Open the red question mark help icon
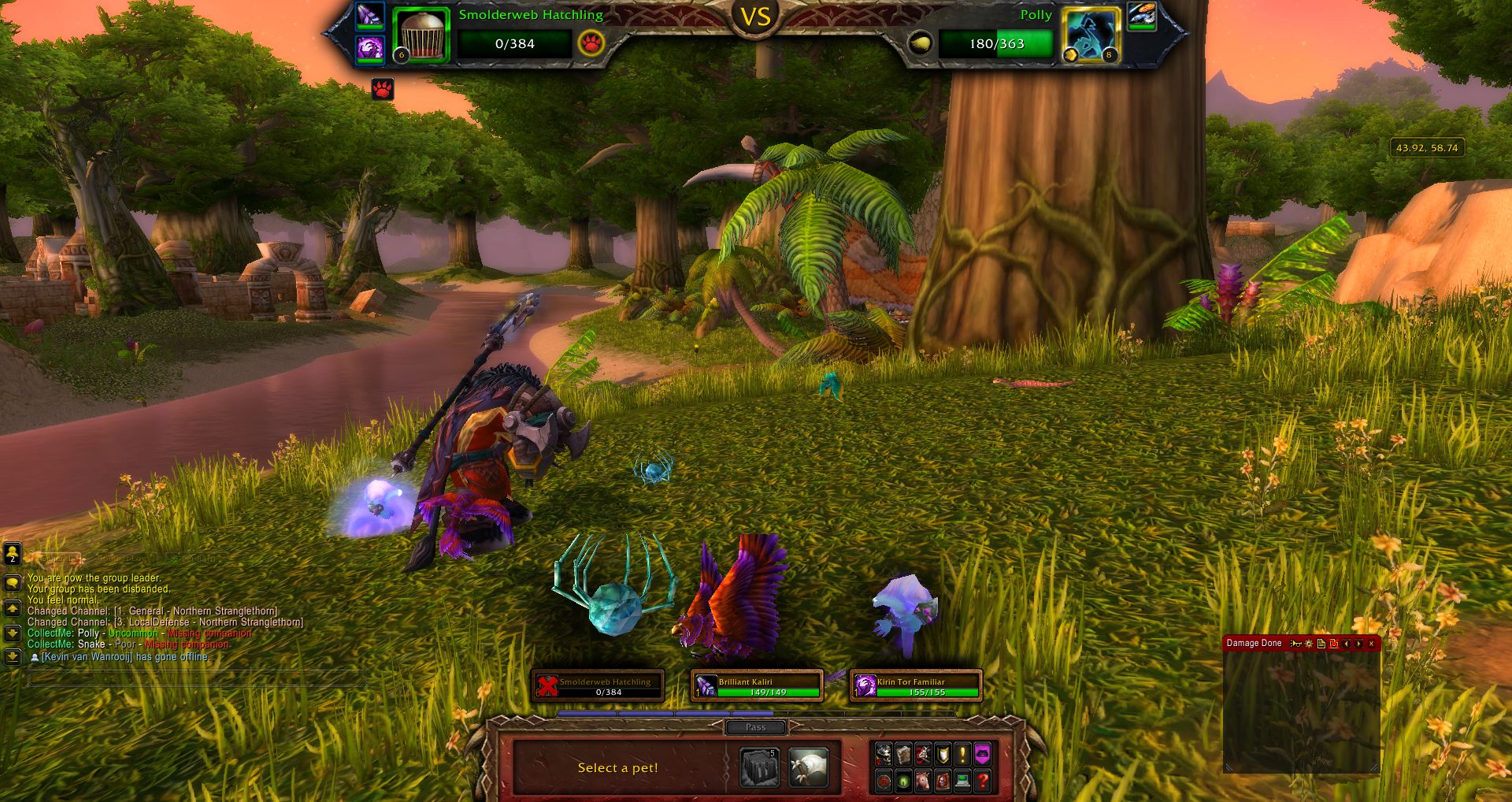This screenshot has height=802, width=1512. coord(982,781)
